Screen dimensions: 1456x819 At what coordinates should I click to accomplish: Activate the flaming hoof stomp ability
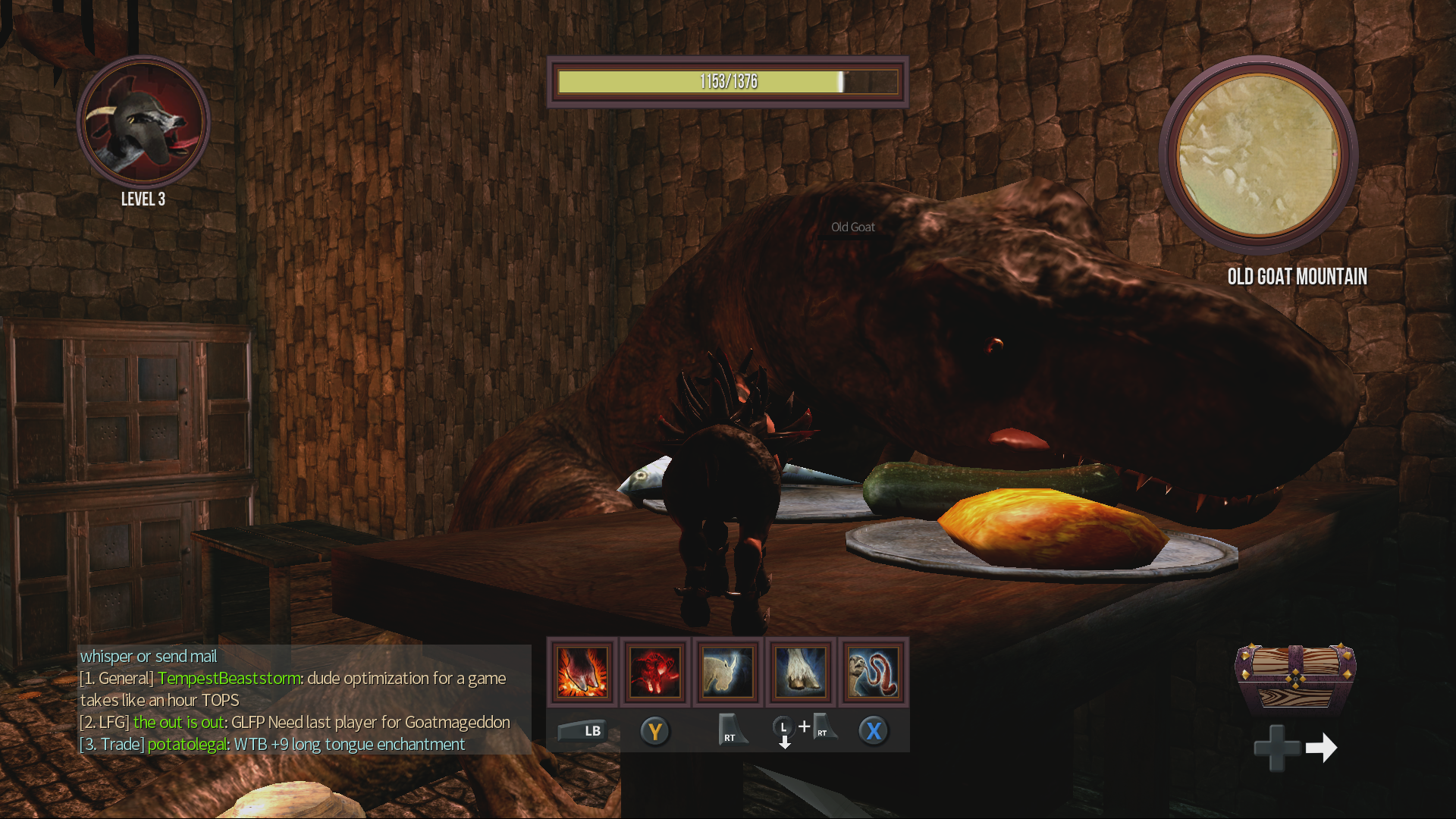(582, 672)
